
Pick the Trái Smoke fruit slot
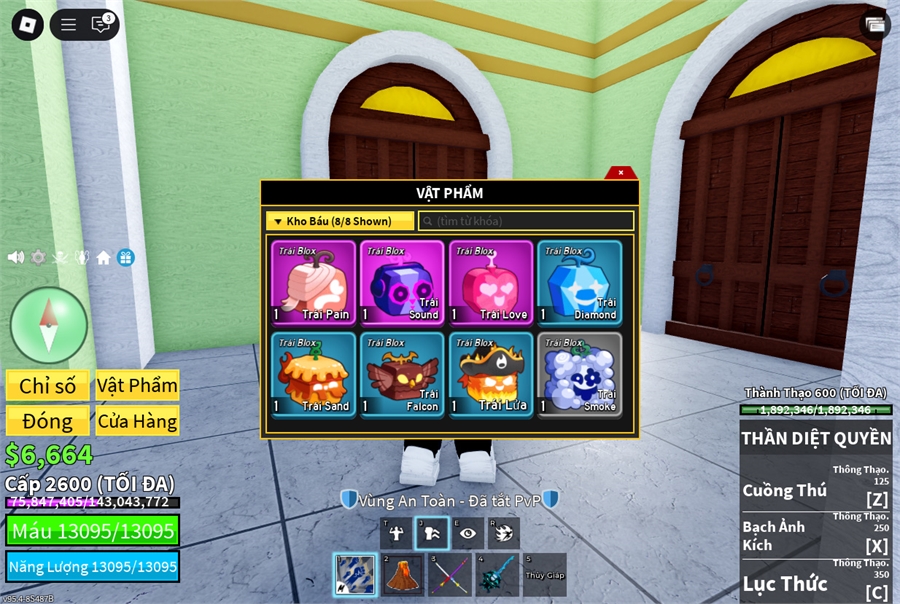pyautogui.click(x=579, y=374)
